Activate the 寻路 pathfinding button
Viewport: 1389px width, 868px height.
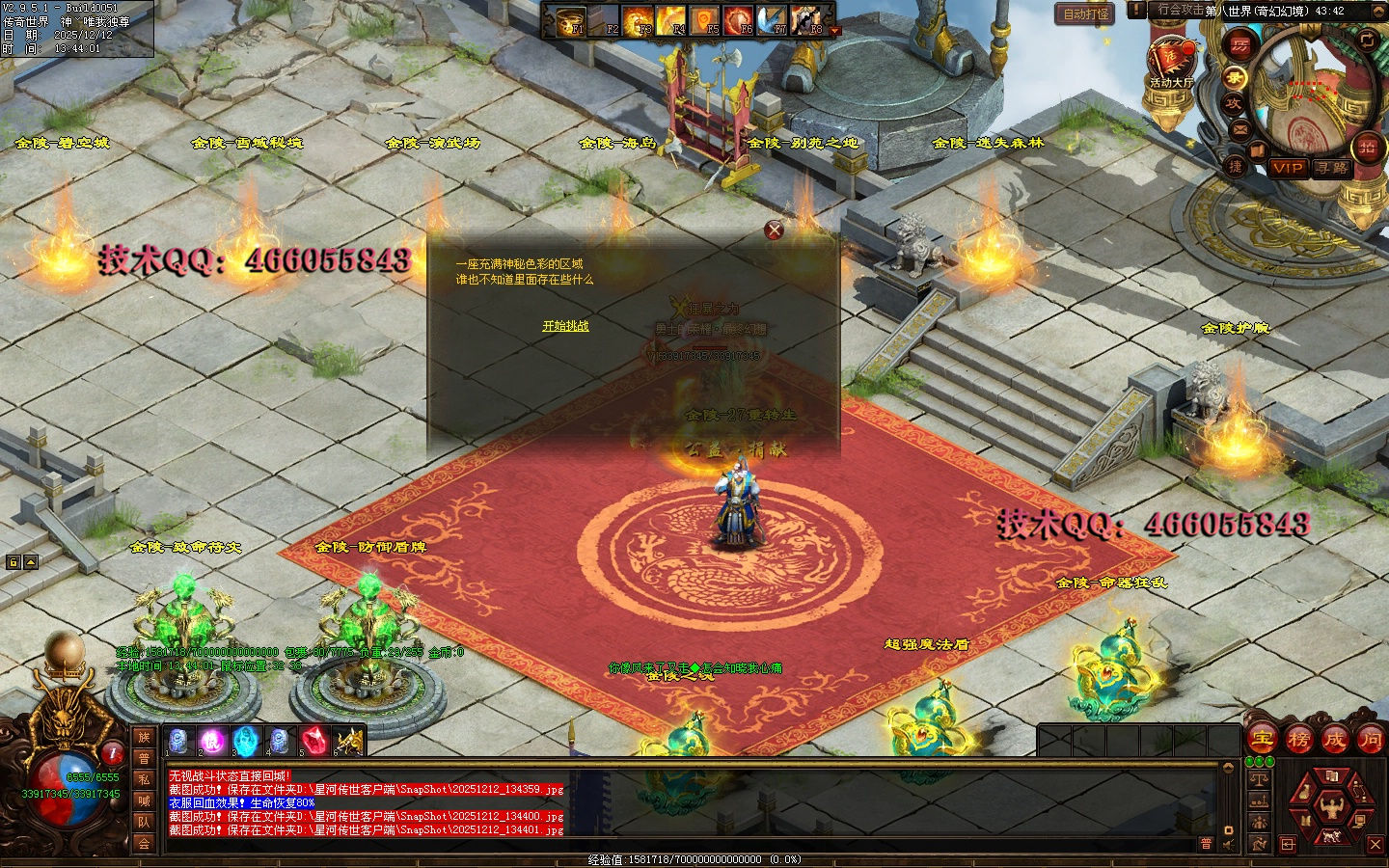coord(1331,168)
